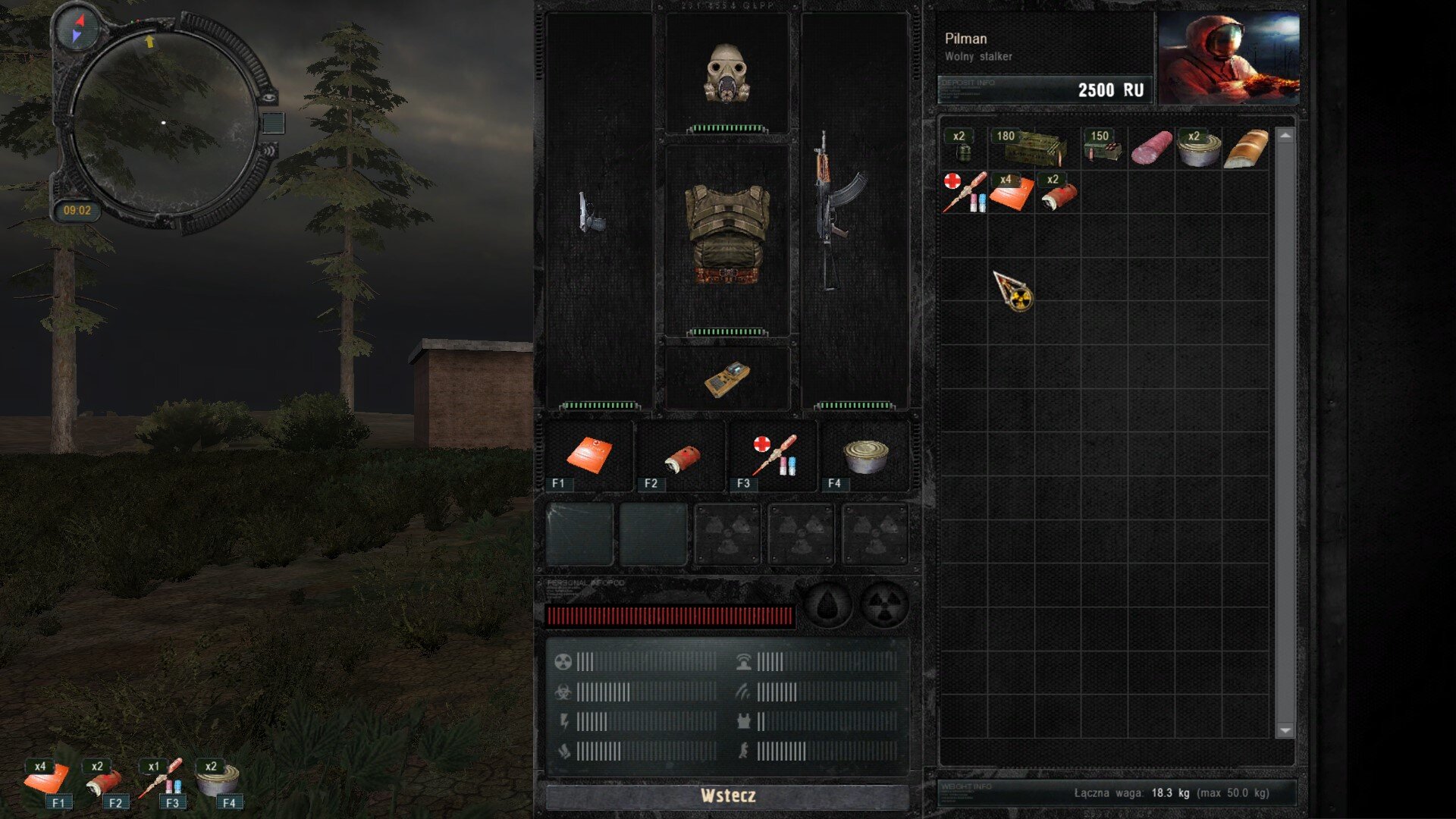Click the Wstecz back button

click(x=727, y=795)
